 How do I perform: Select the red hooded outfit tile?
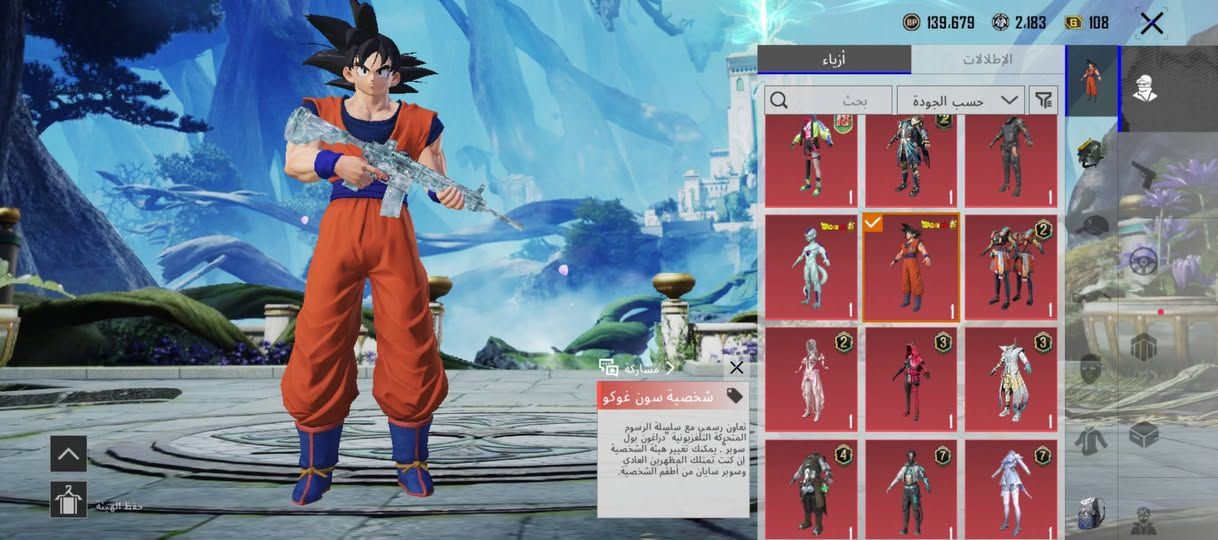(911, 379)
